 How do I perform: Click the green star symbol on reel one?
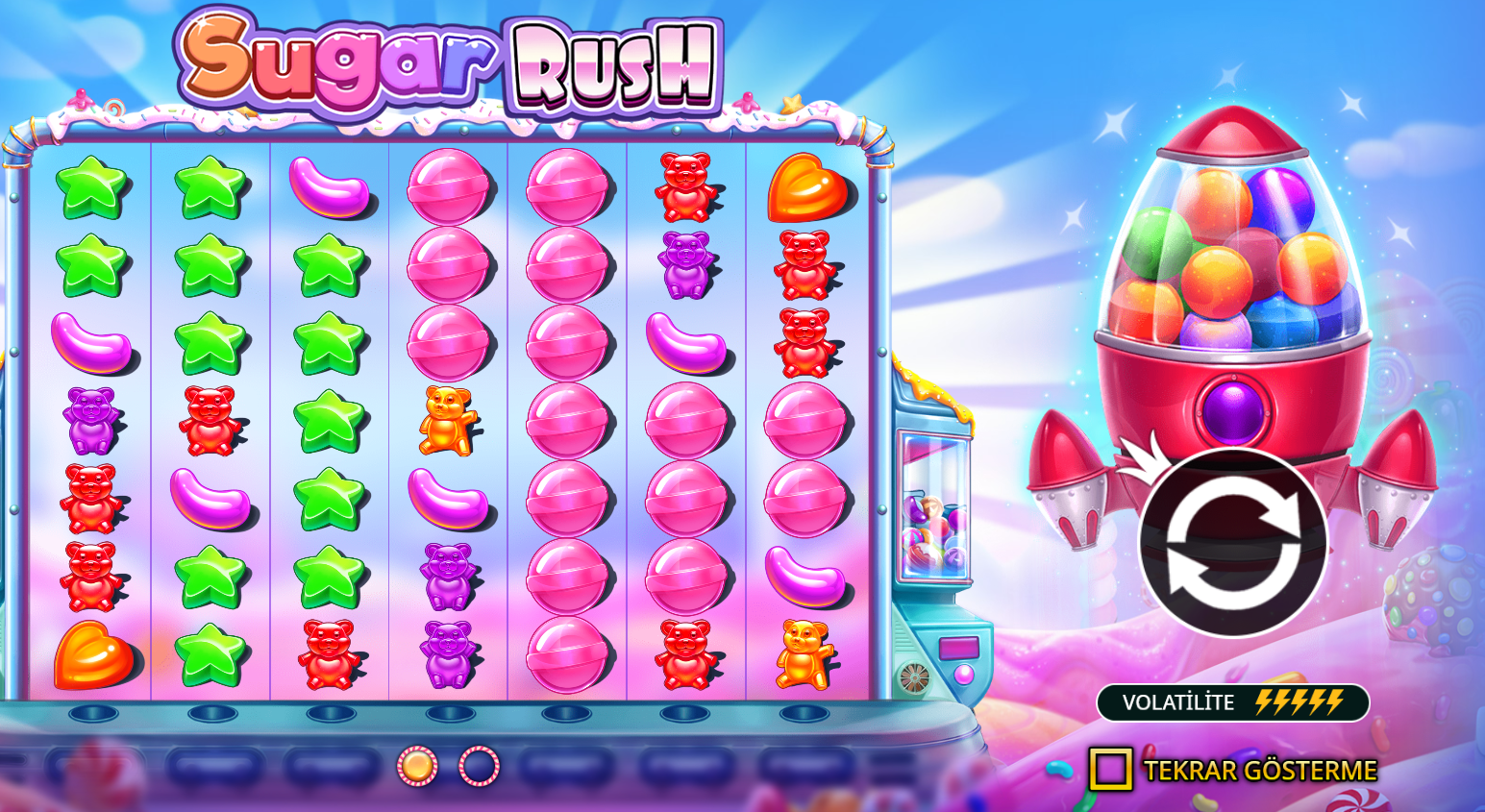(91, 187)
